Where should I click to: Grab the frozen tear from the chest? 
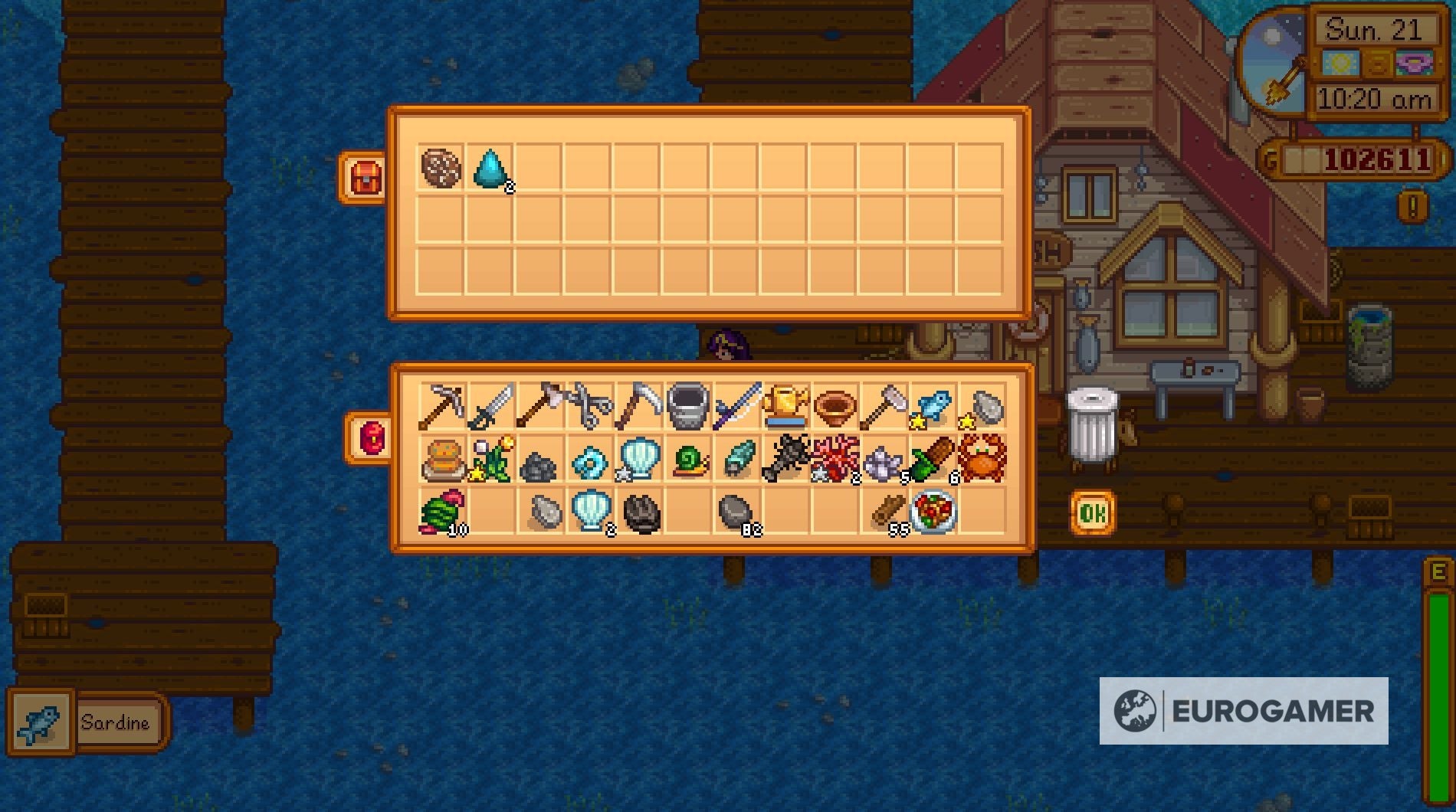pyautogui.click(x=490, y=167)
